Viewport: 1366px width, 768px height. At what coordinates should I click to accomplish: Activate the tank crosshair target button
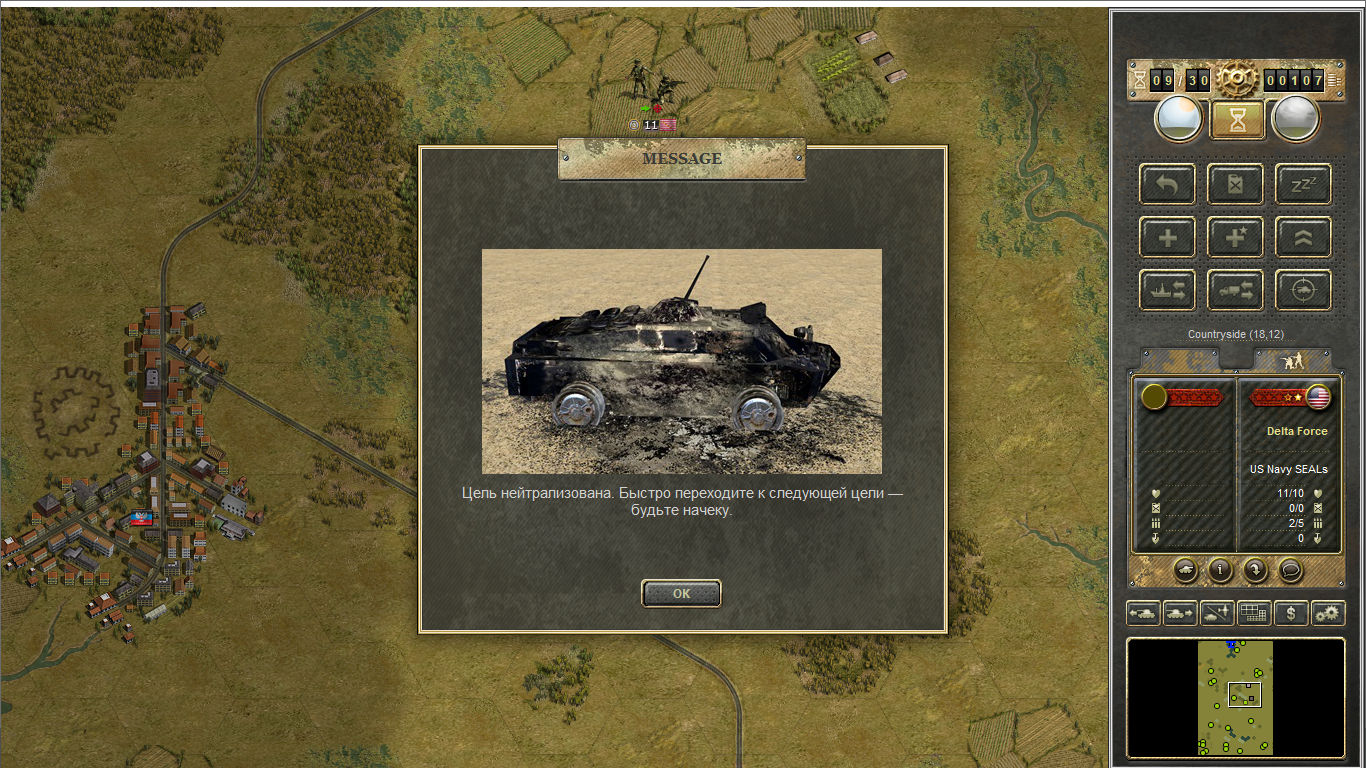pos(1303,290)
